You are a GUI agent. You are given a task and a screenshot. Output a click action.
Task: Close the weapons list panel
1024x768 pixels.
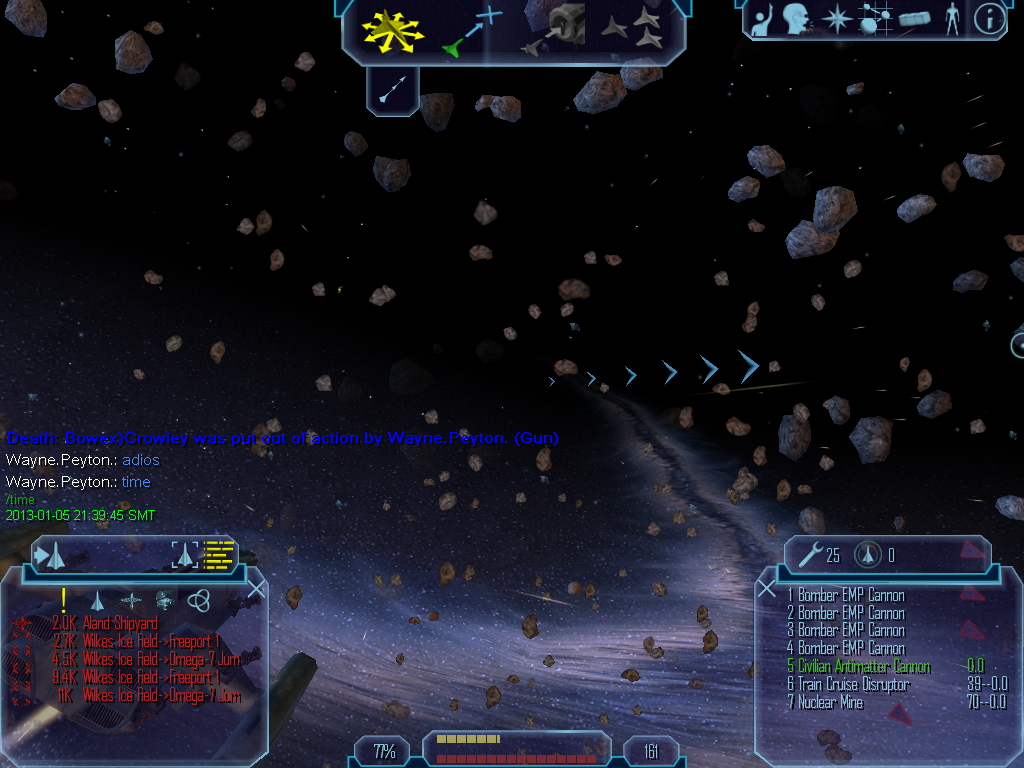(767, 589)
